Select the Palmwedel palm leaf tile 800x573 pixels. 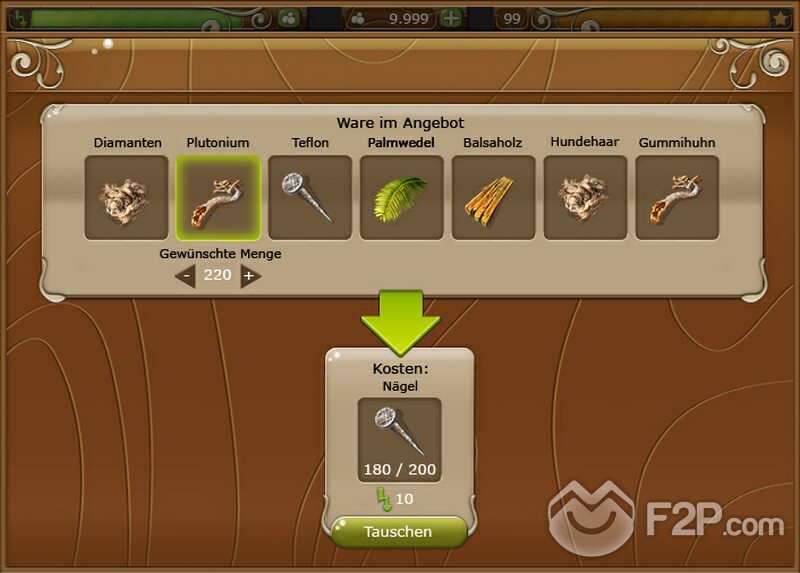pyautogui.click(x=402, y=197)
